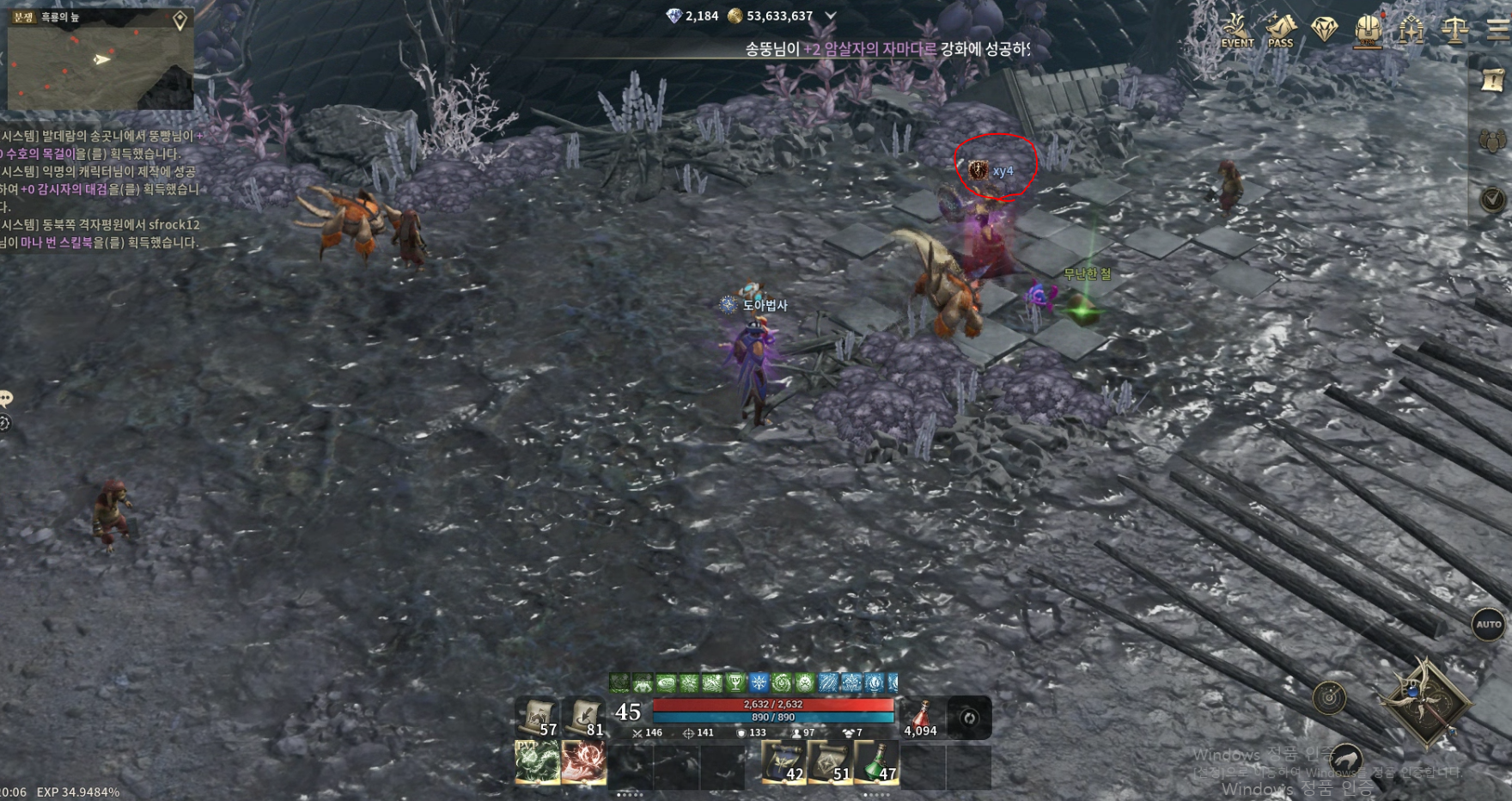The image size is (1512, 801).
Task: Expand the currency dropdown arrow
Action: 830,15
